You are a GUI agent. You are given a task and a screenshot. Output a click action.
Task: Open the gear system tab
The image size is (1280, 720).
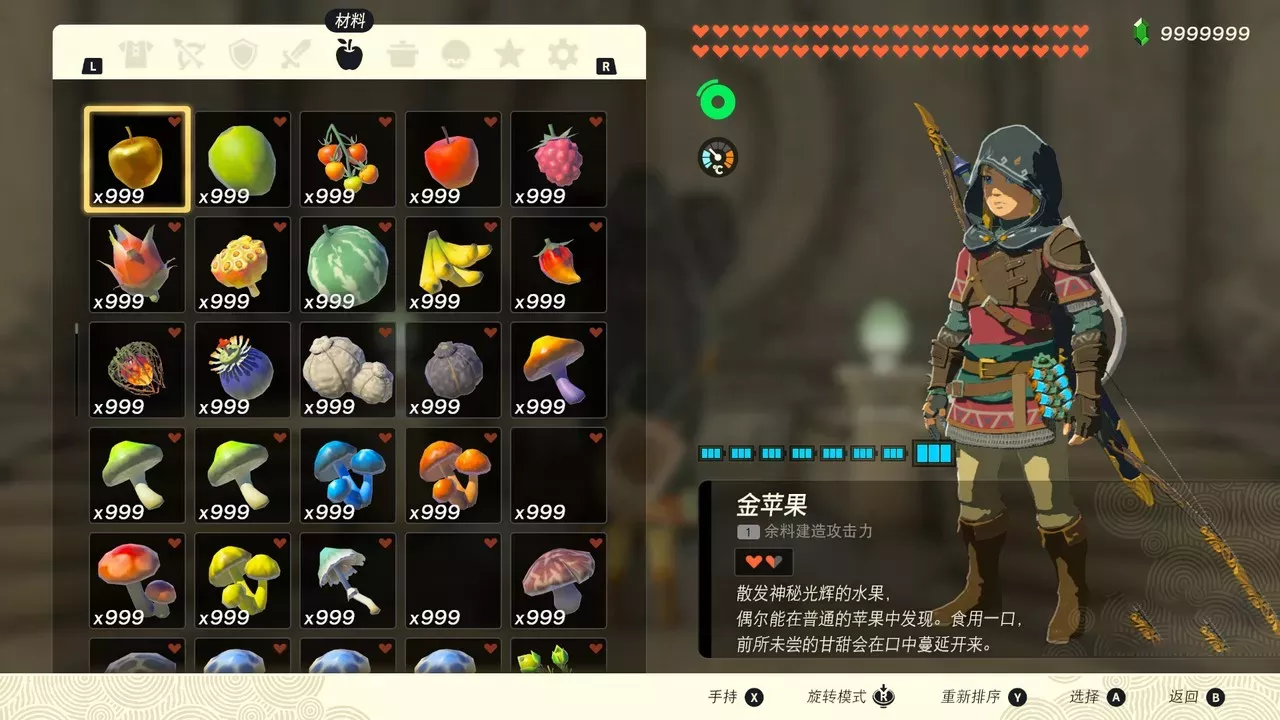coord(563,54)
